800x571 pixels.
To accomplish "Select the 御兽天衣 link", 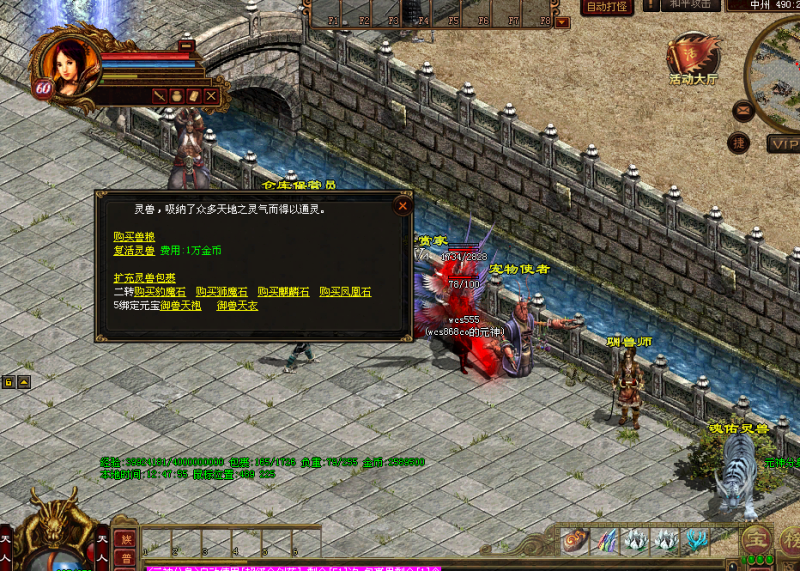I will click(237, 305).
